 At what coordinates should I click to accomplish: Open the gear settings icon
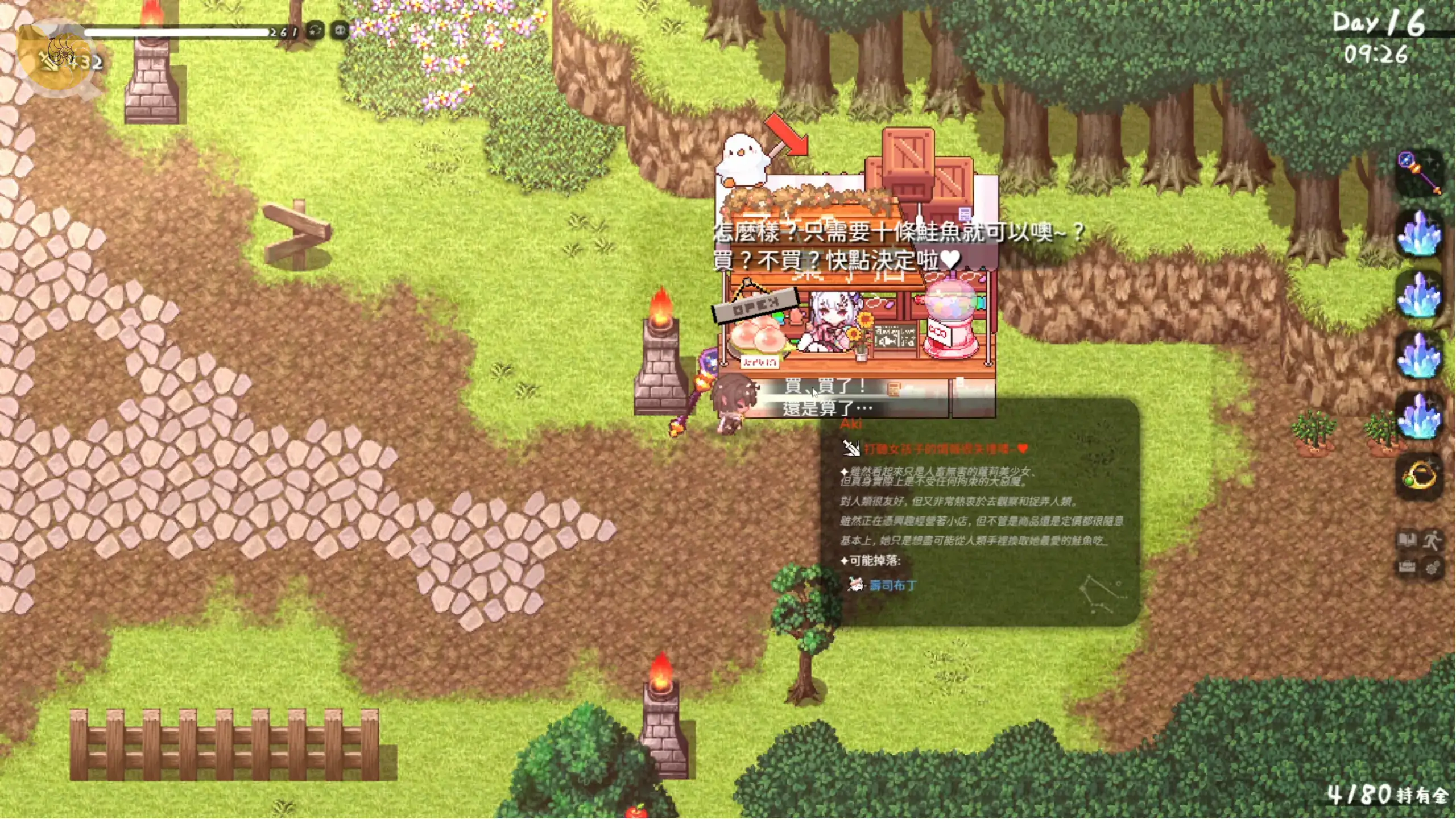[1433, 567]
